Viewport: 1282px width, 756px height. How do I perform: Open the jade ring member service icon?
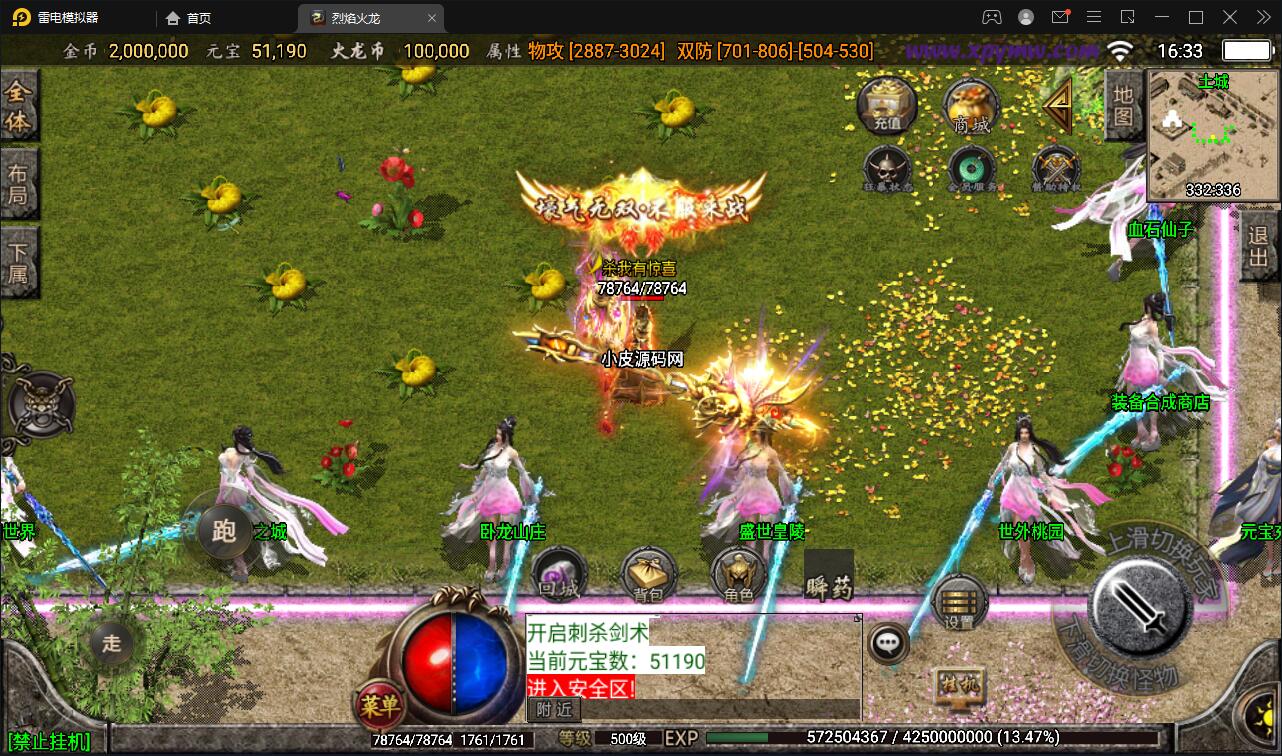pyautogui.click(x=971, y=168)
